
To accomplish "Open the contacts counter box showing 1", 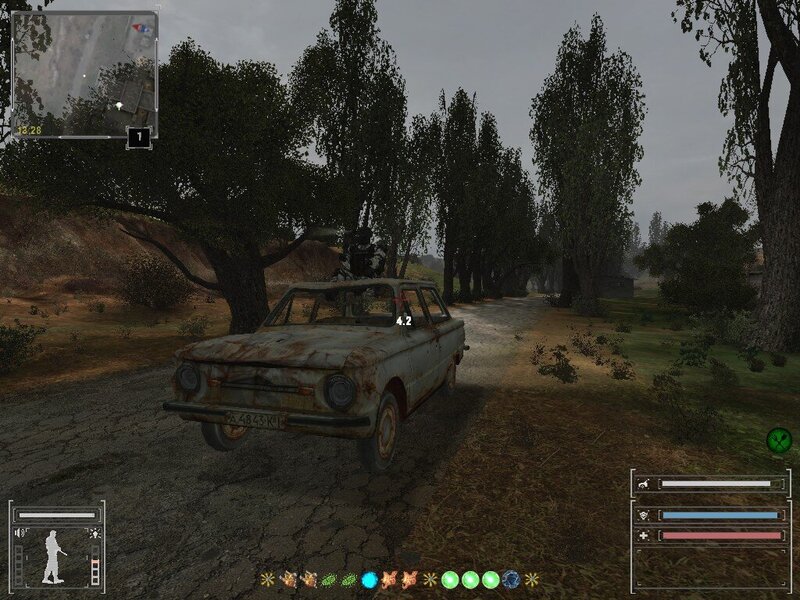I will click(140, 137).
